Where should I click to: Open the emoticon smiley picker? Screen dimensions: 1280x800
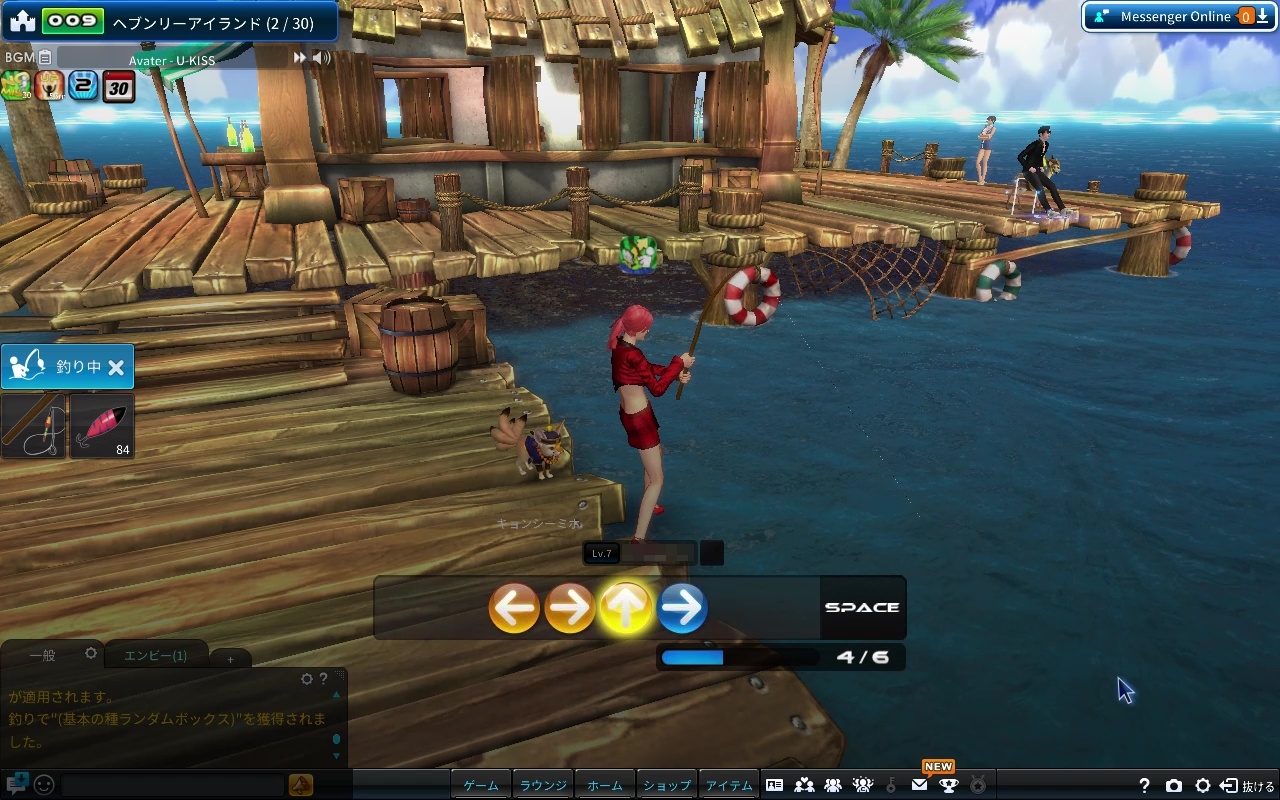point(43,785)
